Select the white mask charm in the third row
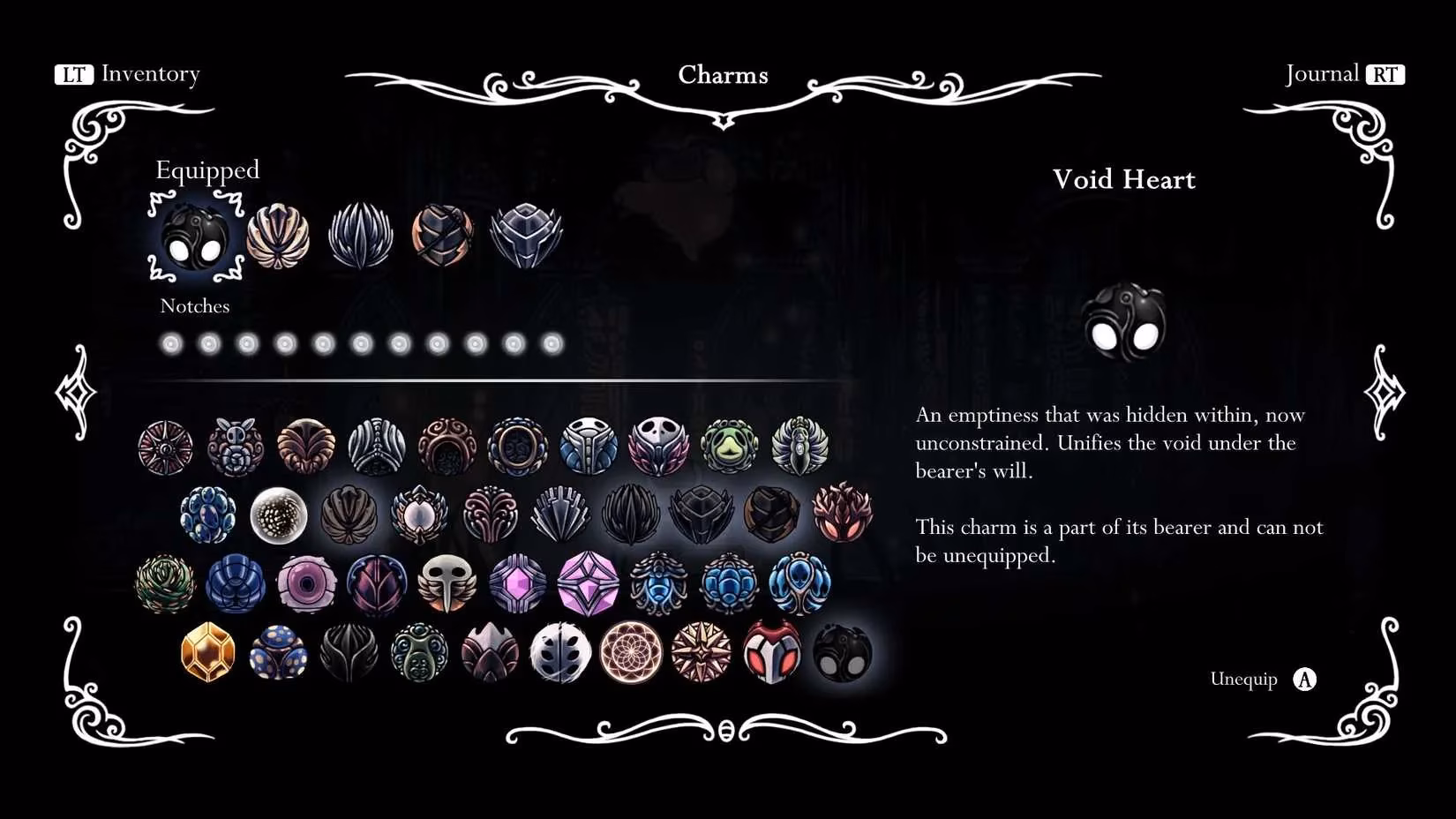1456x819 pixels. click(x=447, y=582)
